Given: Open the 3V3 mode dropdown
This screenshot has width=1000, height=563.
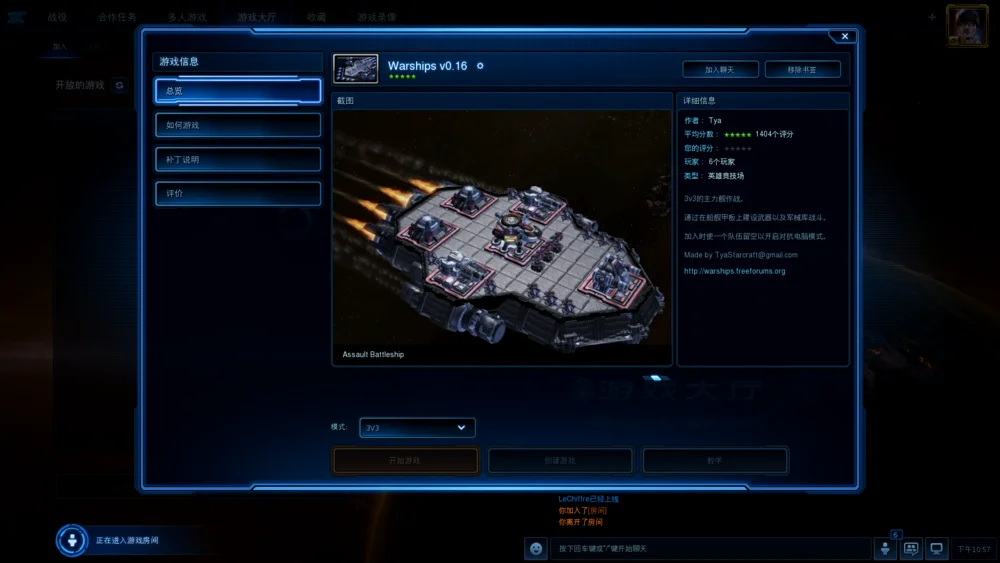Looking at the screenshot, I should (x=417, y=427).
